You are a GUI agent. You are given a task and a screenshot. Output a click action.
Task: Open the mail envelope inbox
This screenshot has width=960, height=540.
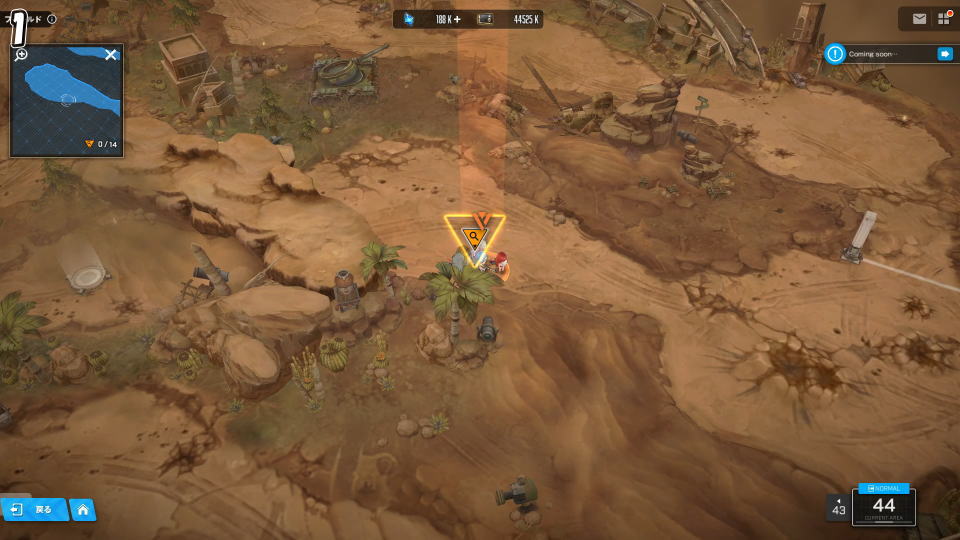(x=919, y=19)
